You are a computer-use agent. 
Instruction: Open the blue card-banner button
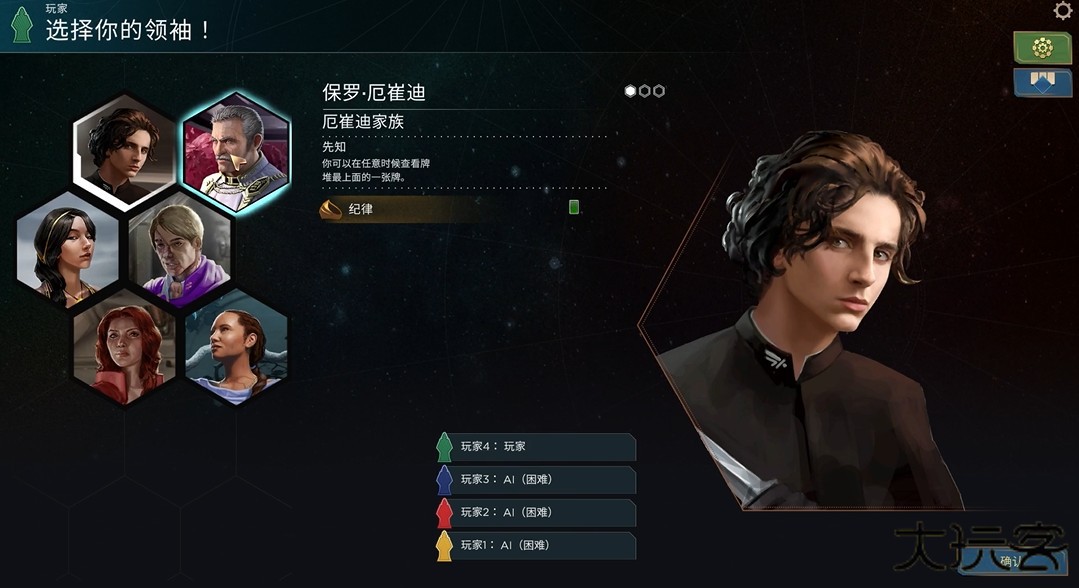1042,82
